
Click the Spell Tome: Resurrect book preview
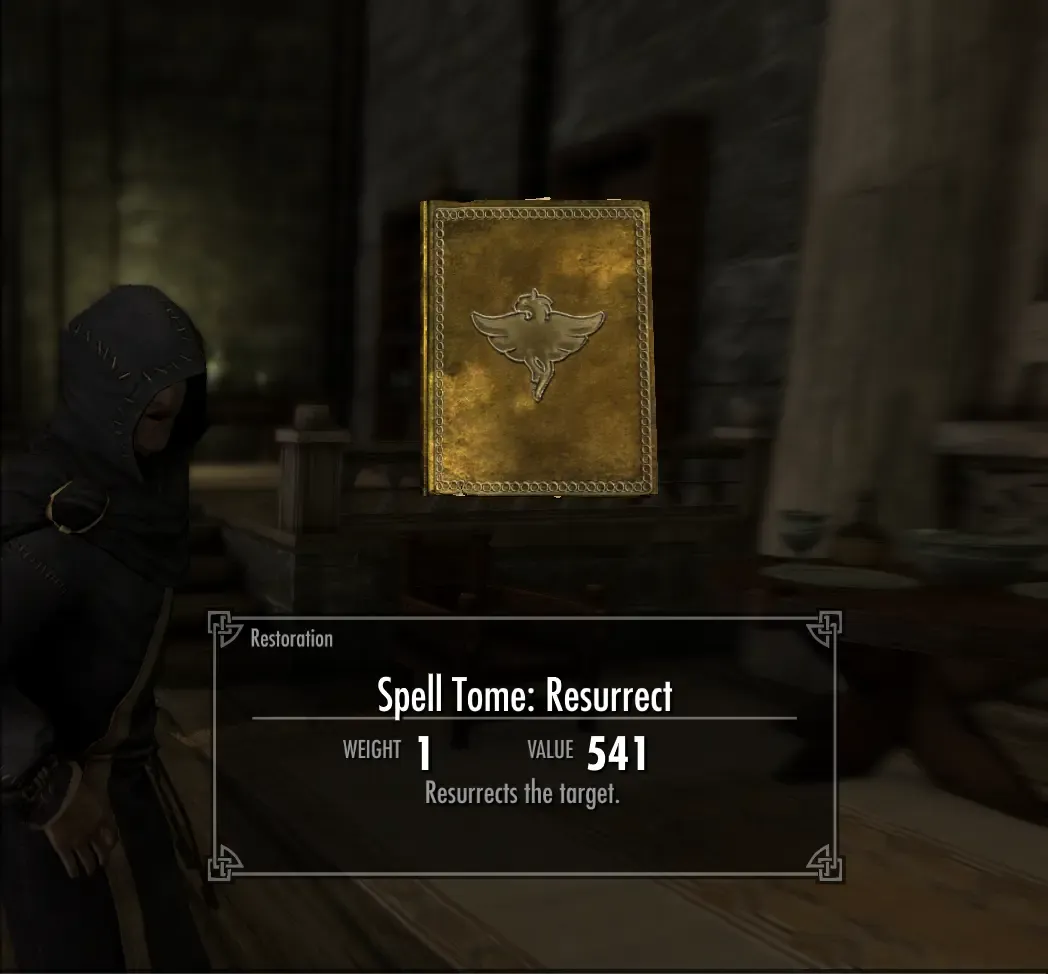(539, 346)
